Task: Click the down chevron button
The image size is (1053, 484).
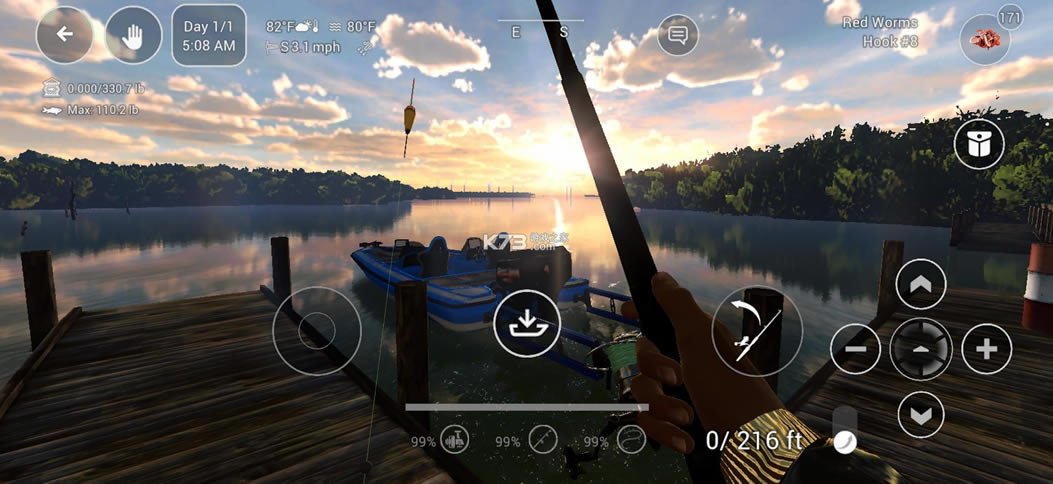Action: (921, 413)
